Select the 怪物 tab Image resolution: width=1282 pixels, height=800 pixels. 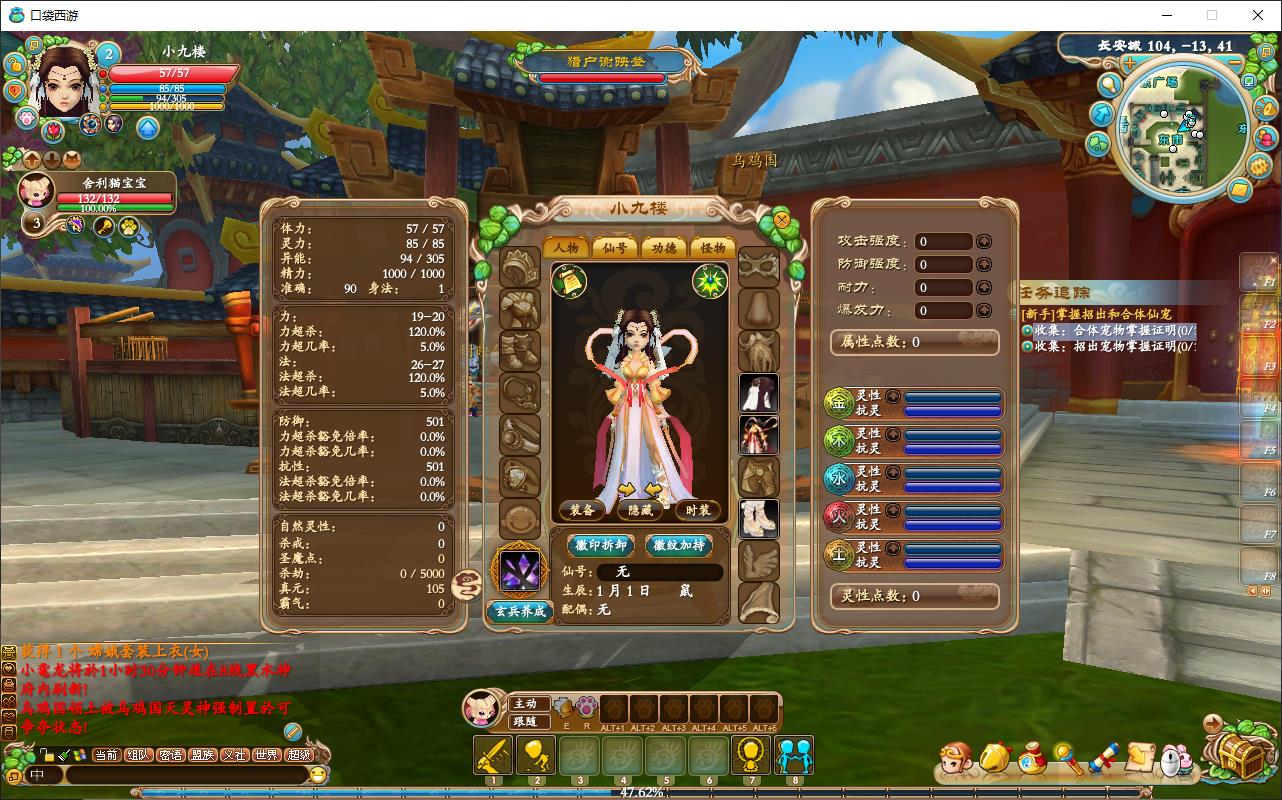pos(712,248)
